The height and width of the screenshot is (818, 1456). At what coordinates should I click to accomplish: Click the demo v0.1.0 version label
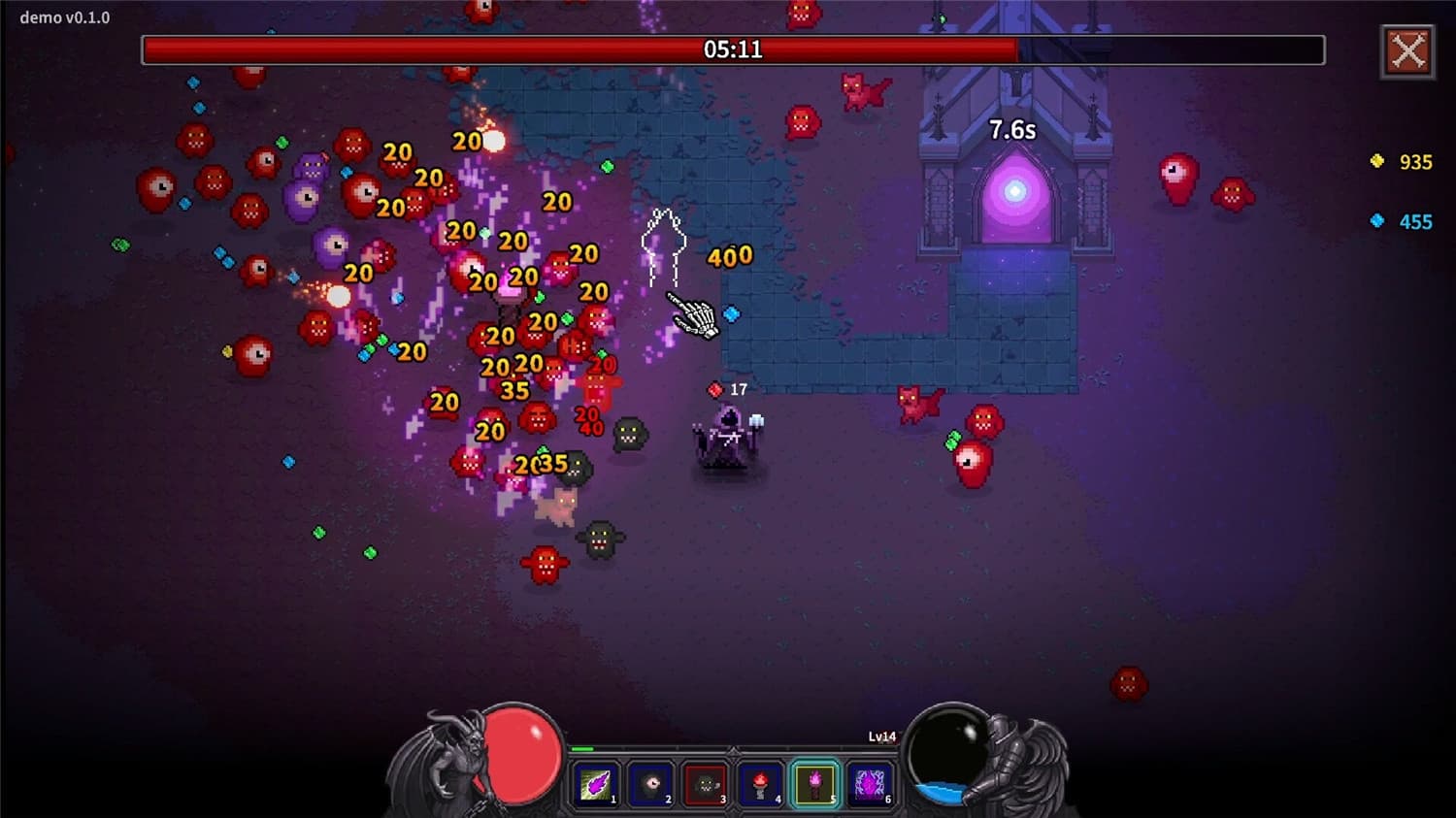[64, 16]
